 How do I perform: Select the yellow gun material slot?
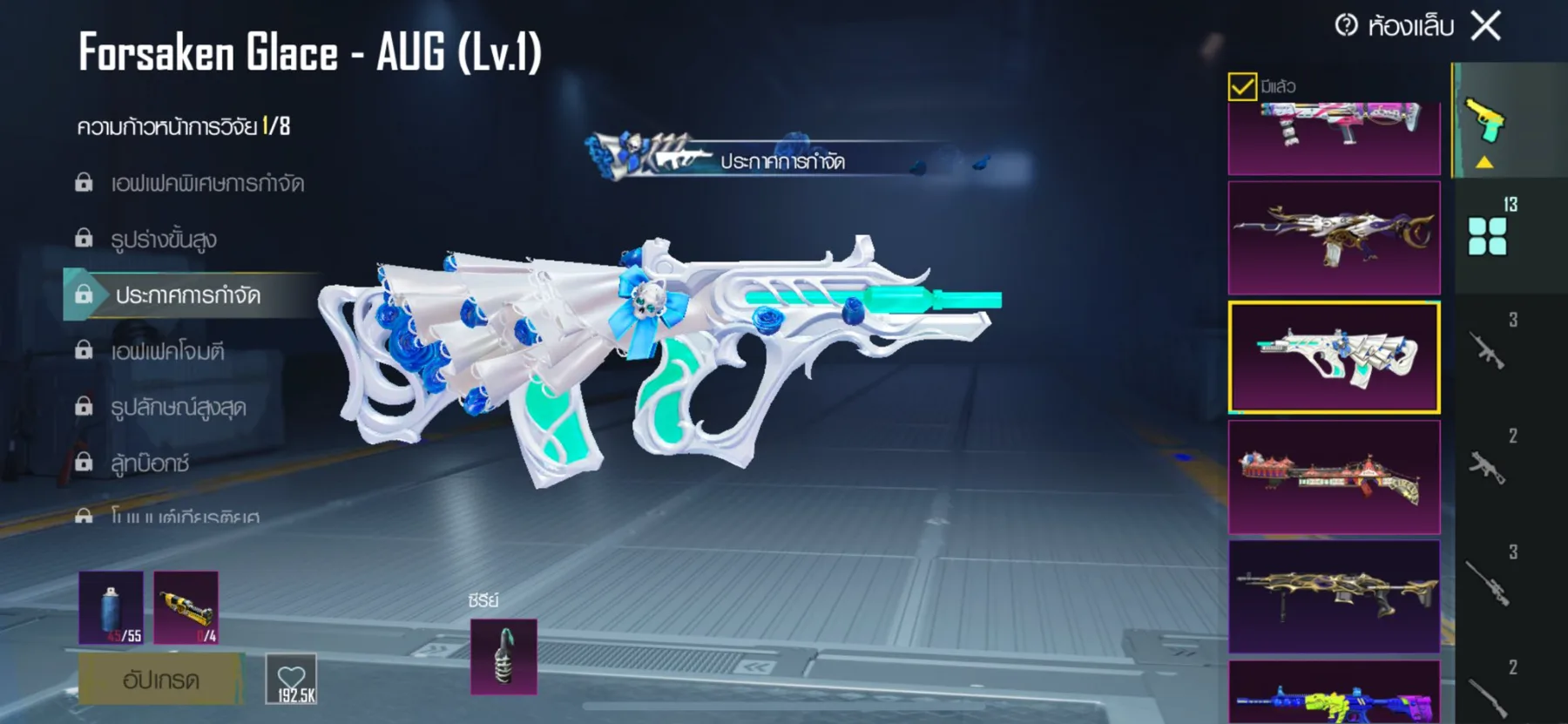186,607
